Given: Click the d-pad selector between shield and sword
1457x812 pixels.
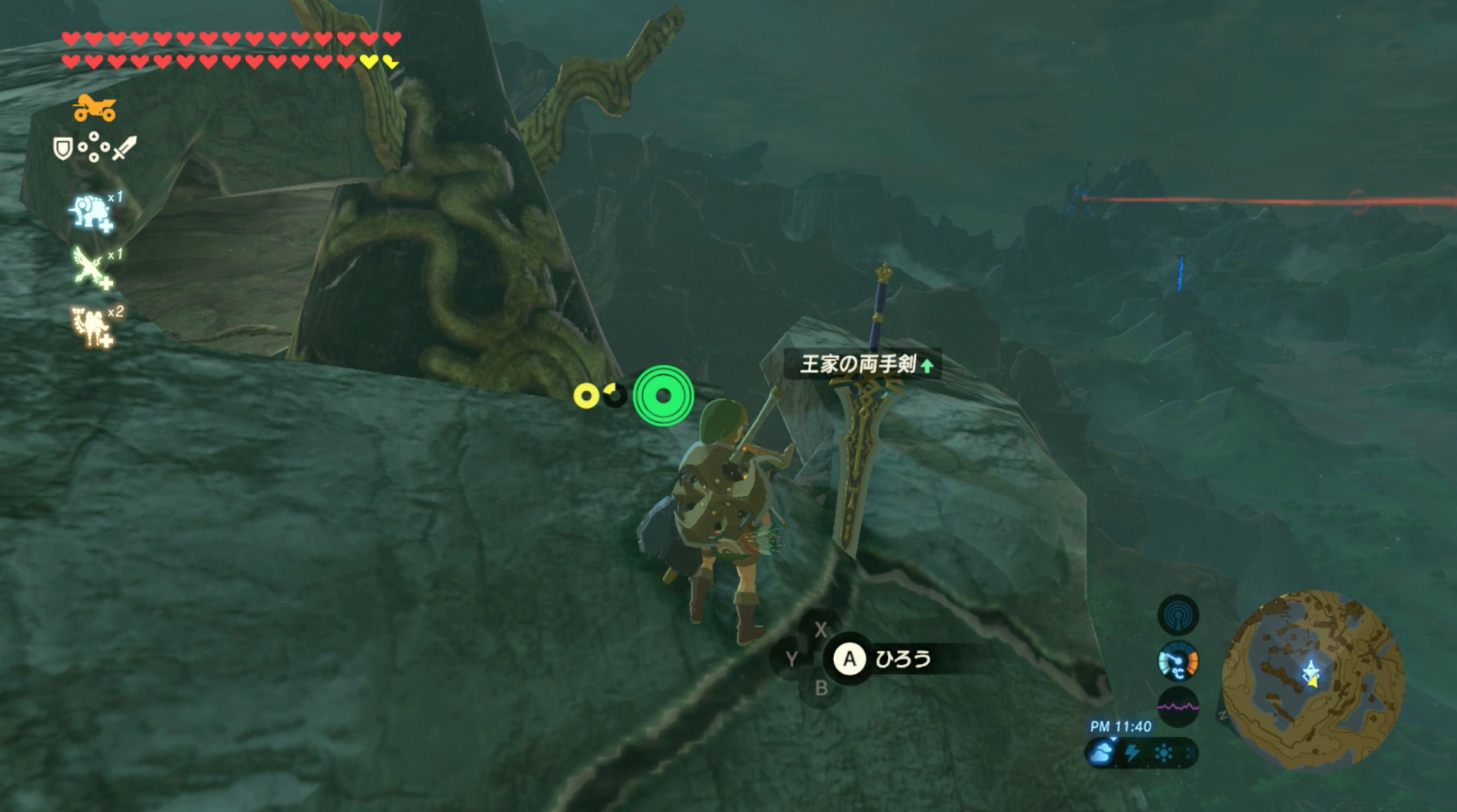Looking at the screenshot, I should (93, 146).
